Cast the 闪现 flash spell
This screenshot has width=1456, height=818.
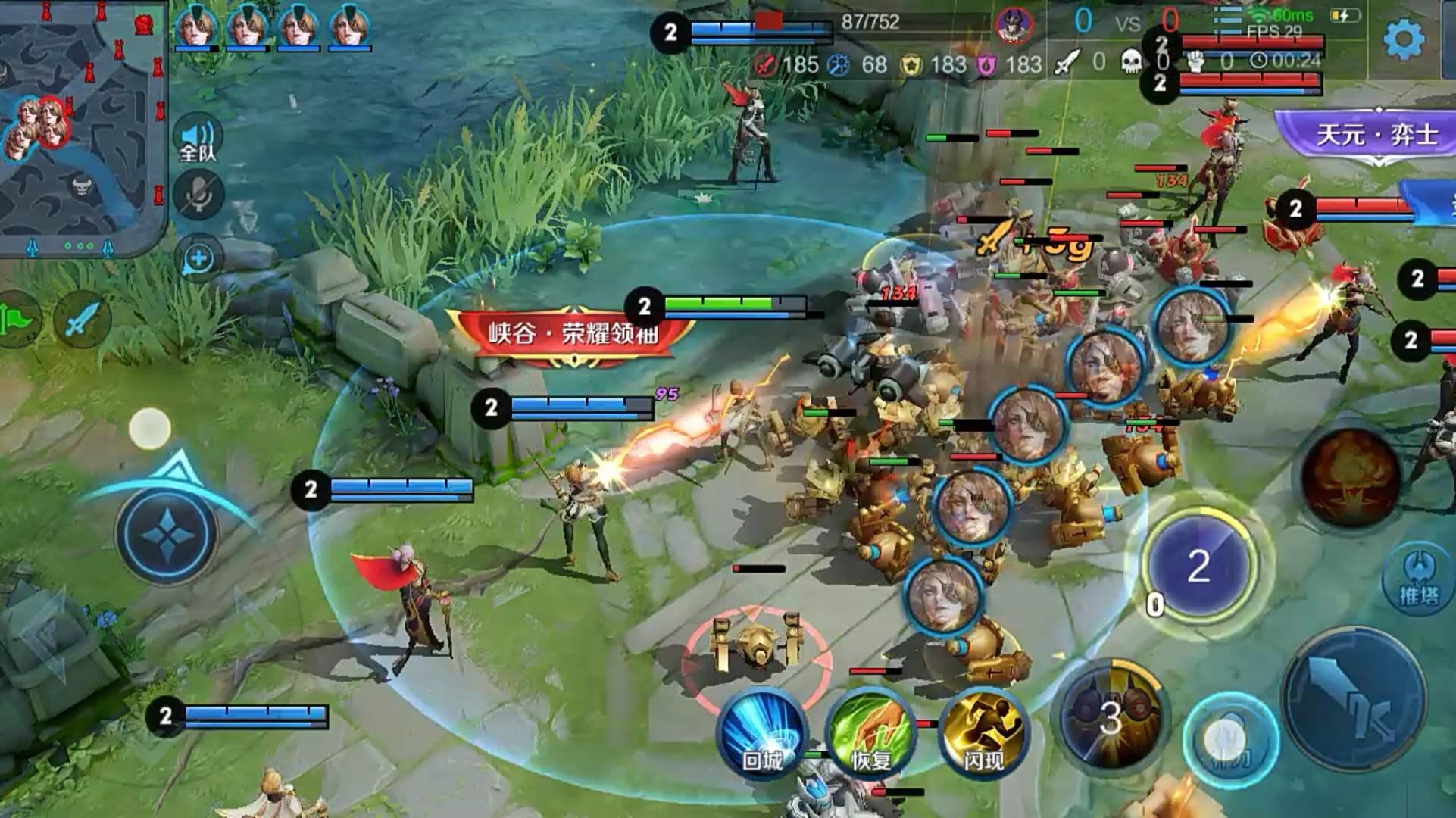(983, 732)
